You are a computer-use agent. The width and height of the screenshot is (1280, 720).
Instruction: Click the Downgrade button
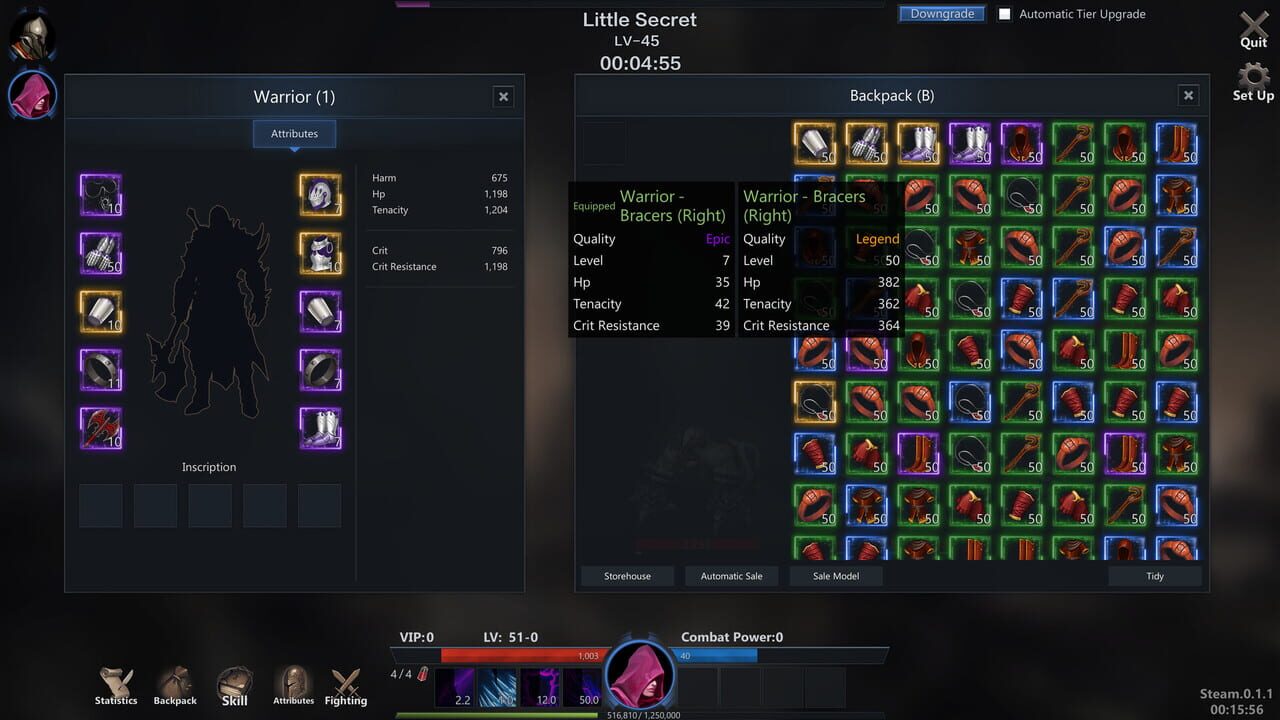(941, 13)
